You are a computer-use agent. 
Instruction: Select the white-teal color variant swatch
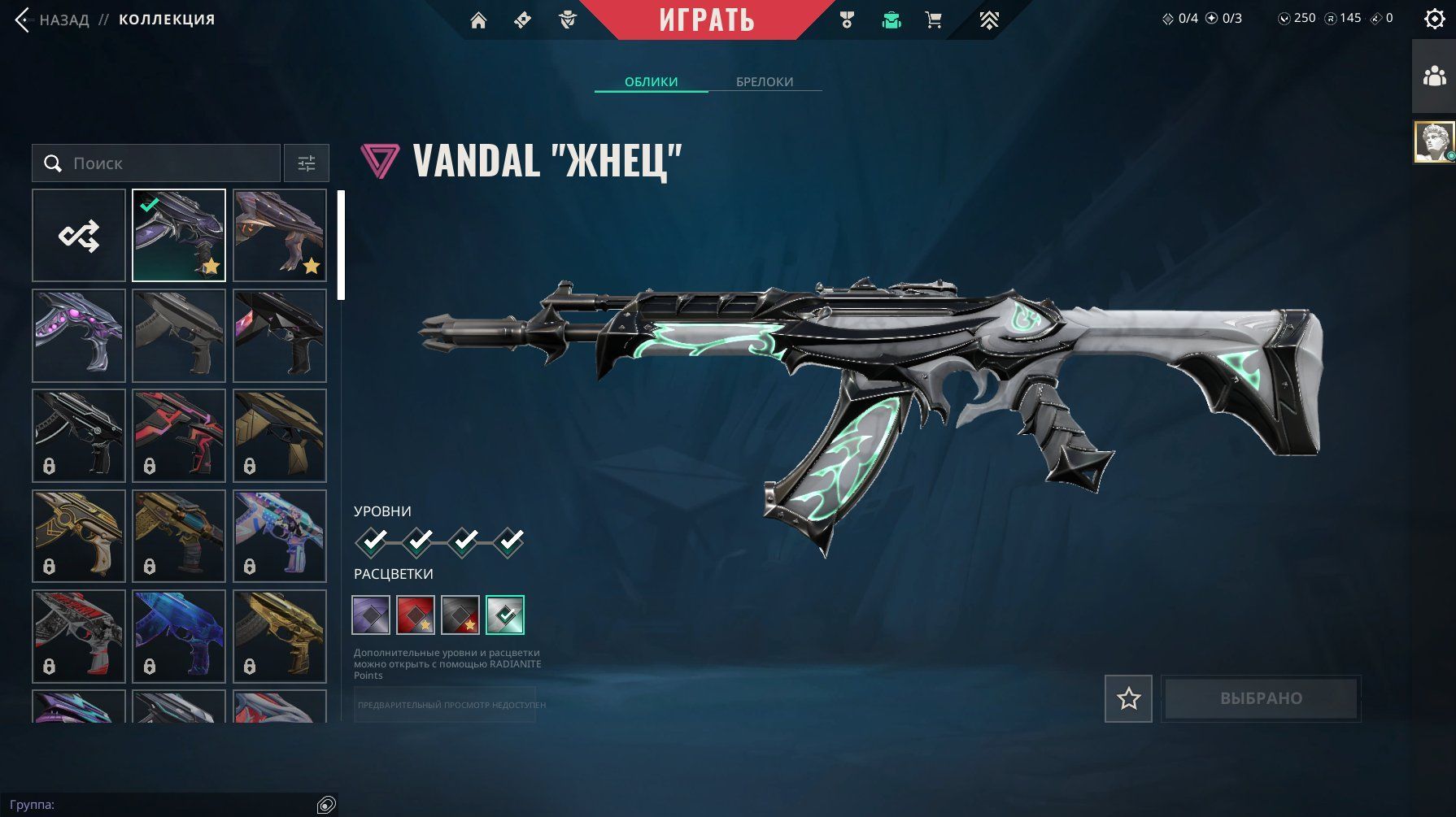pyautogui.click(x=505, y=615)
